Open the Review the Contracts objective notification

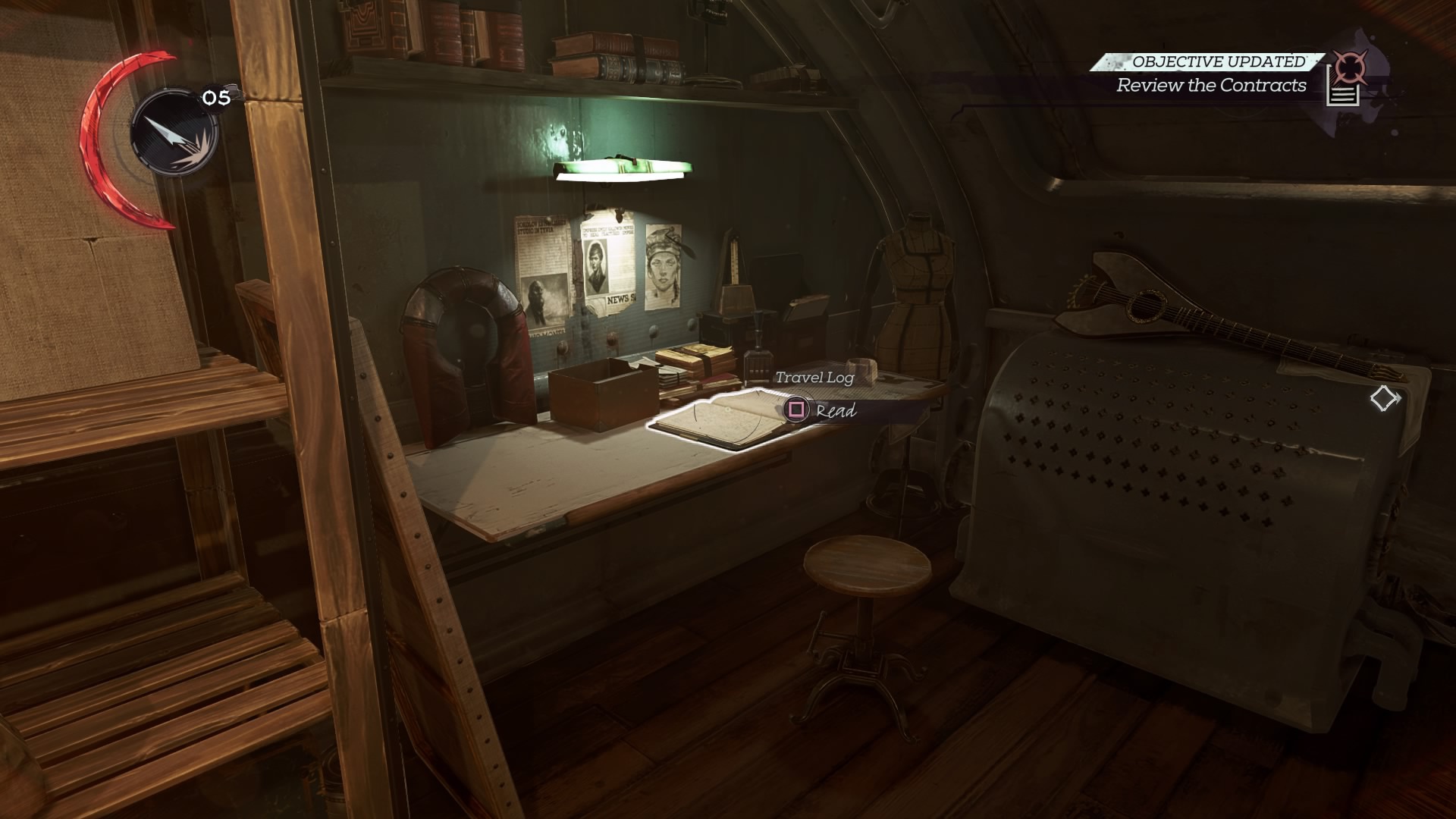click(x=1211, y=85)
